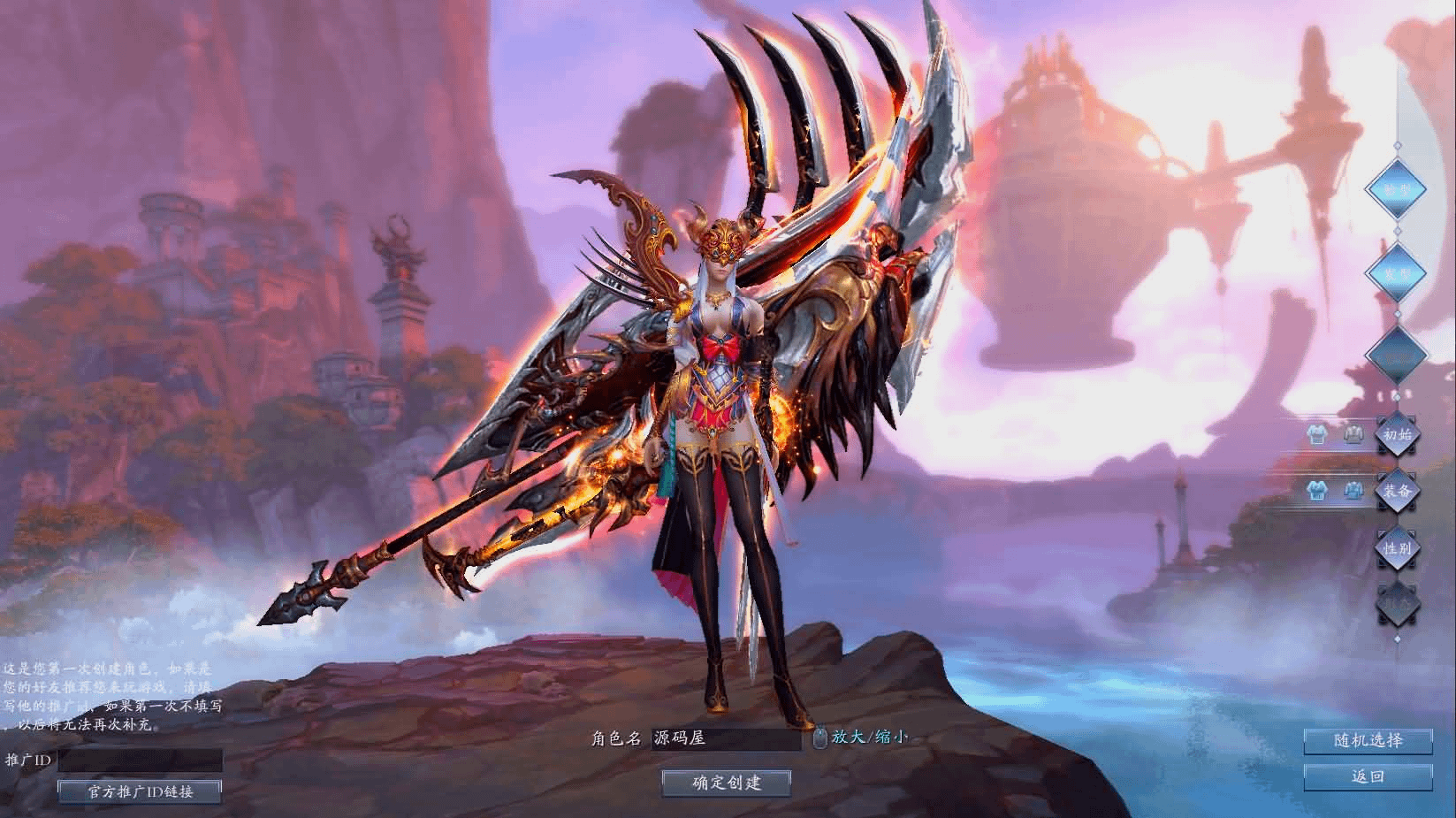Pick the gray outfit icon beside 初始
This screenshot has width=1456, height=818.
pyautogui.click(x=1353, y=435)
